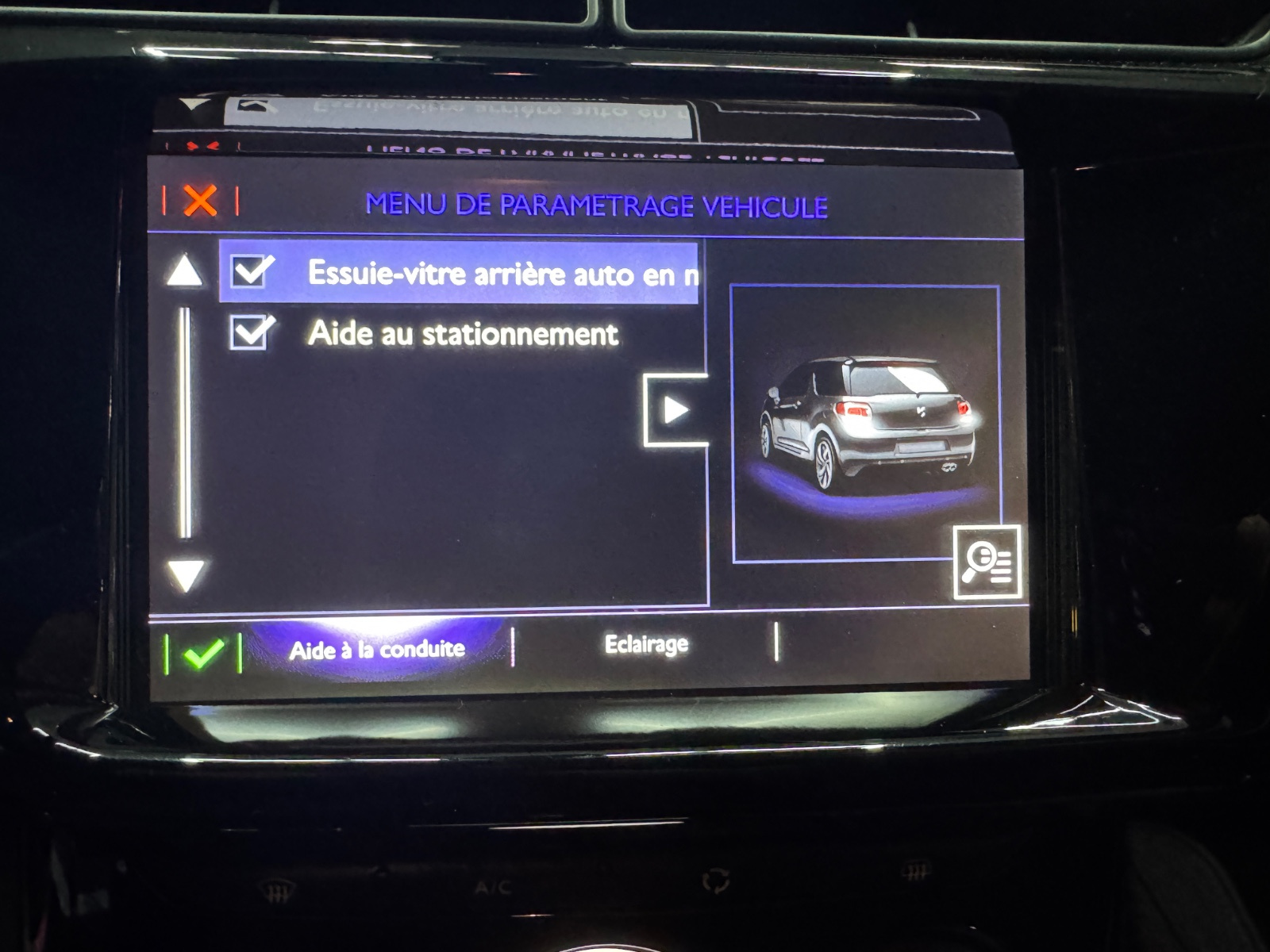Viewport: 1270px width, 952px height.
Task: Click the right-pointing play arrow button
Action: coord(675,410)
